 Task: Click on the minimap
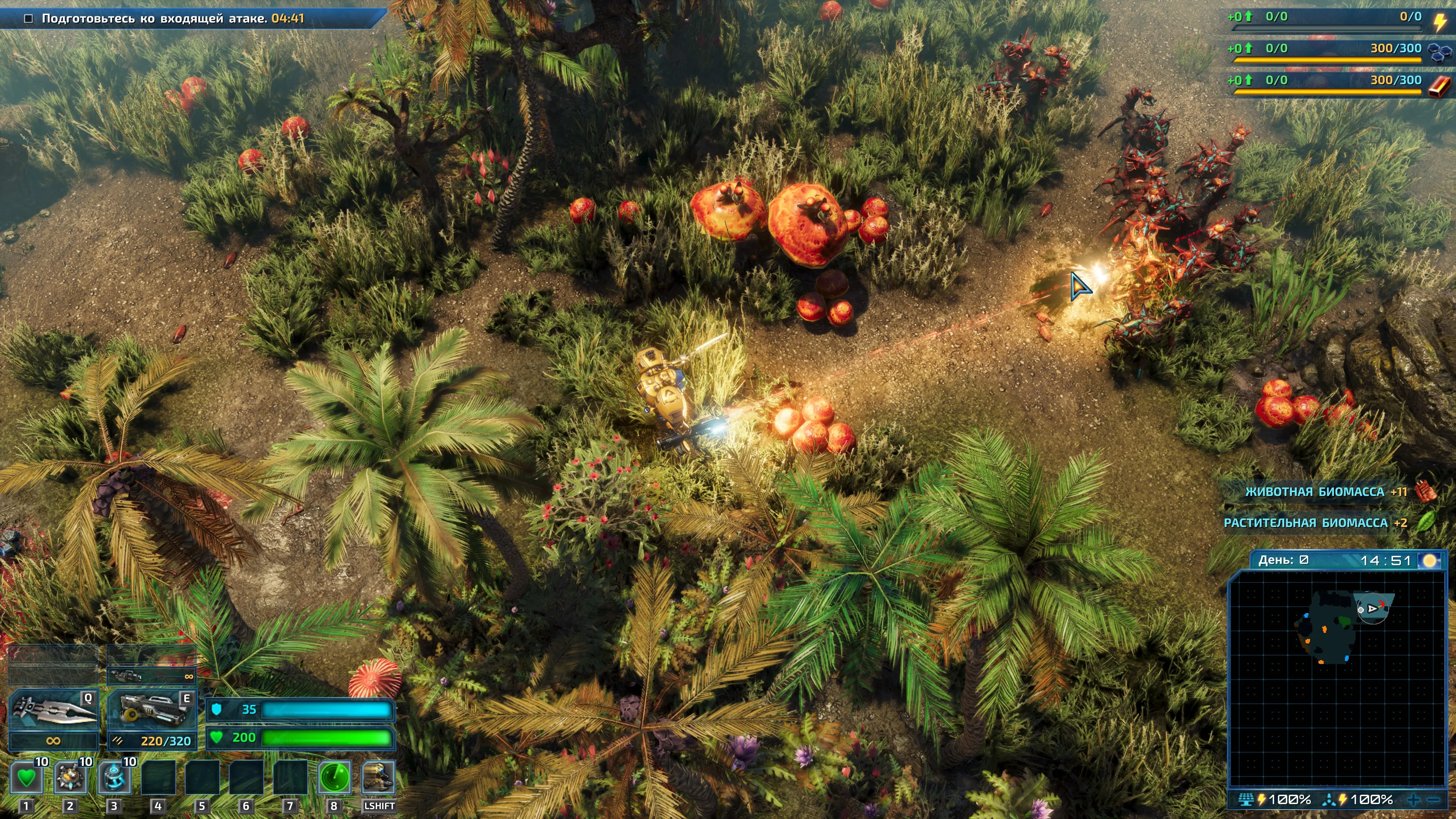click(x=1337, y=678)
